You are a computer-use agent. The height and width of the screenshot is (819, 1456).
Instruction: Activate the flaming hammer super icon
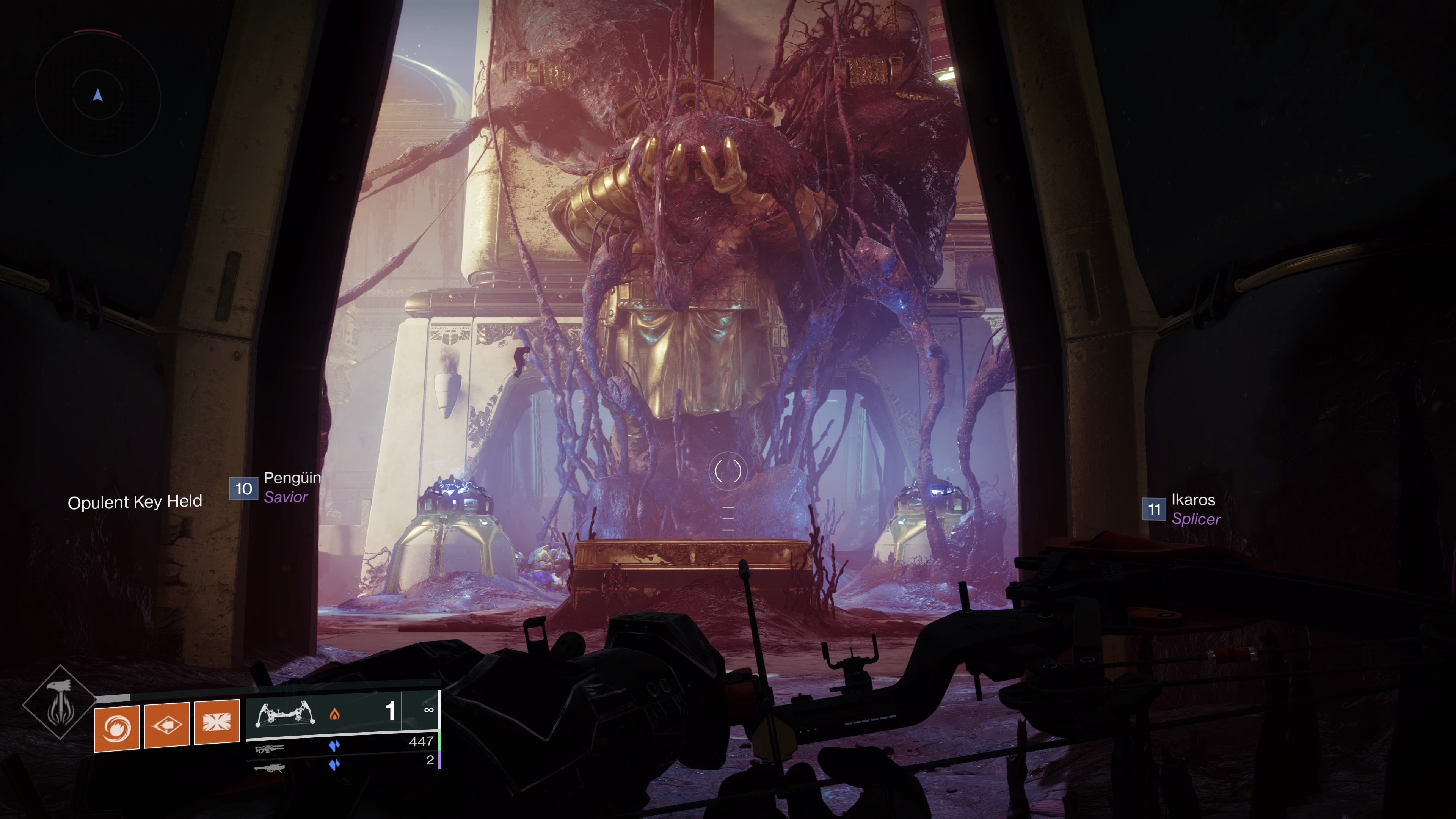59,703
